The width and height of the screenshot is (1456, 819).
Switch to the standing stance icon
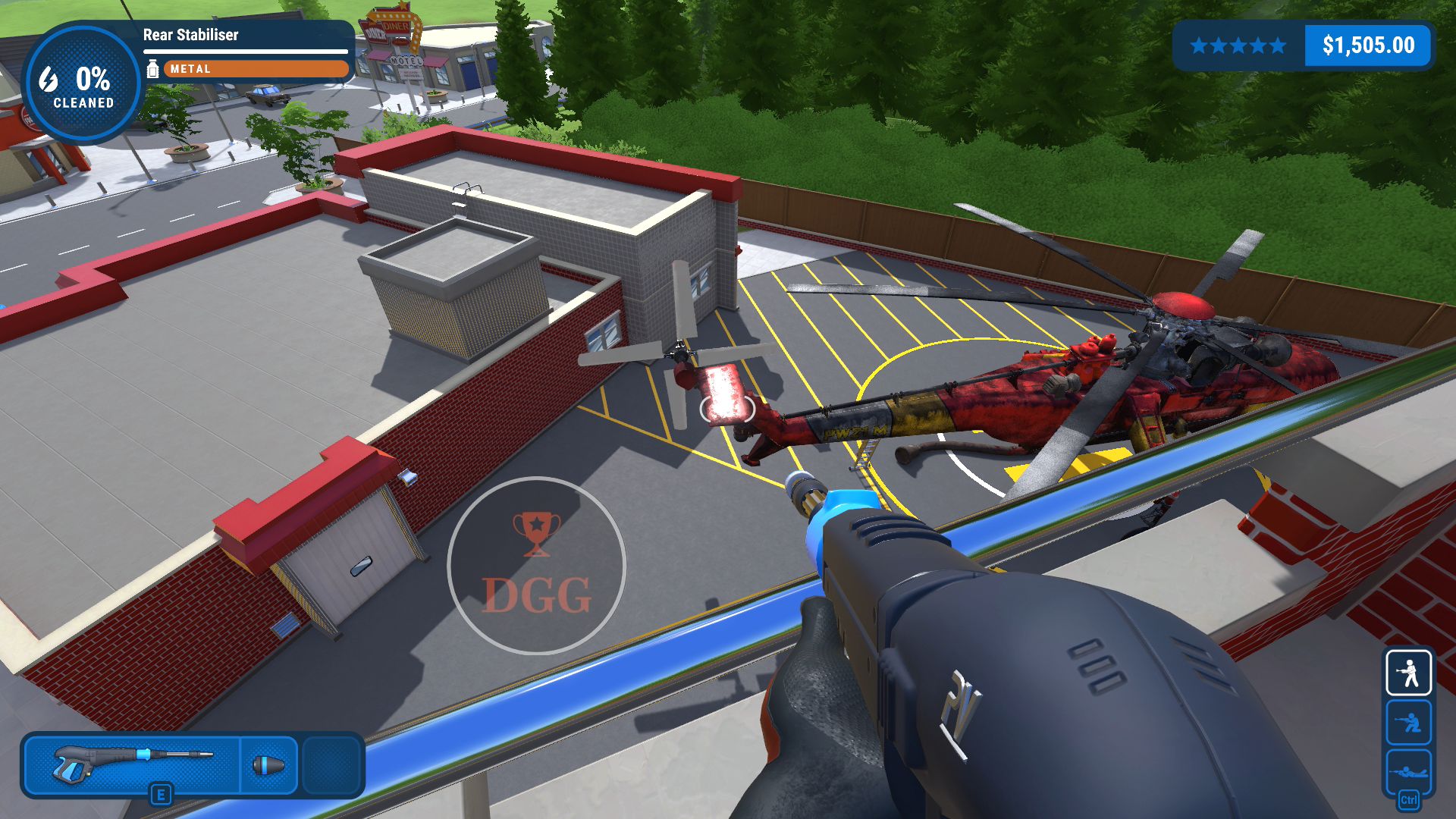1408,673
